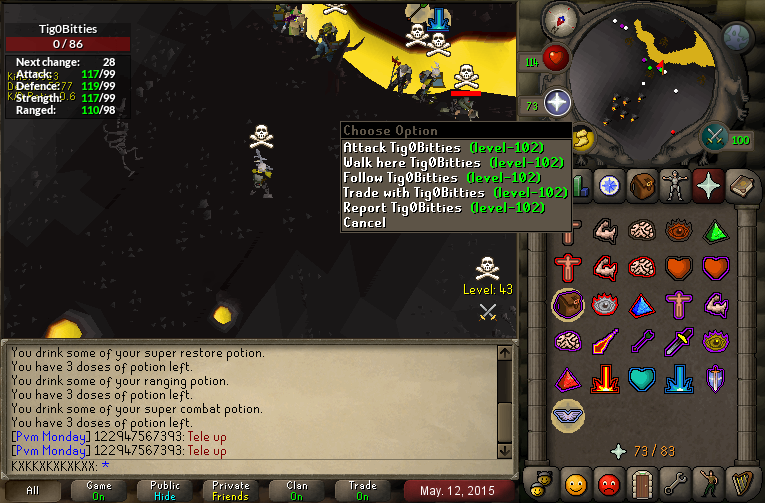765x503 pixels.
Task: Toggle the Clan chat filter
Action: click(297, 490)
